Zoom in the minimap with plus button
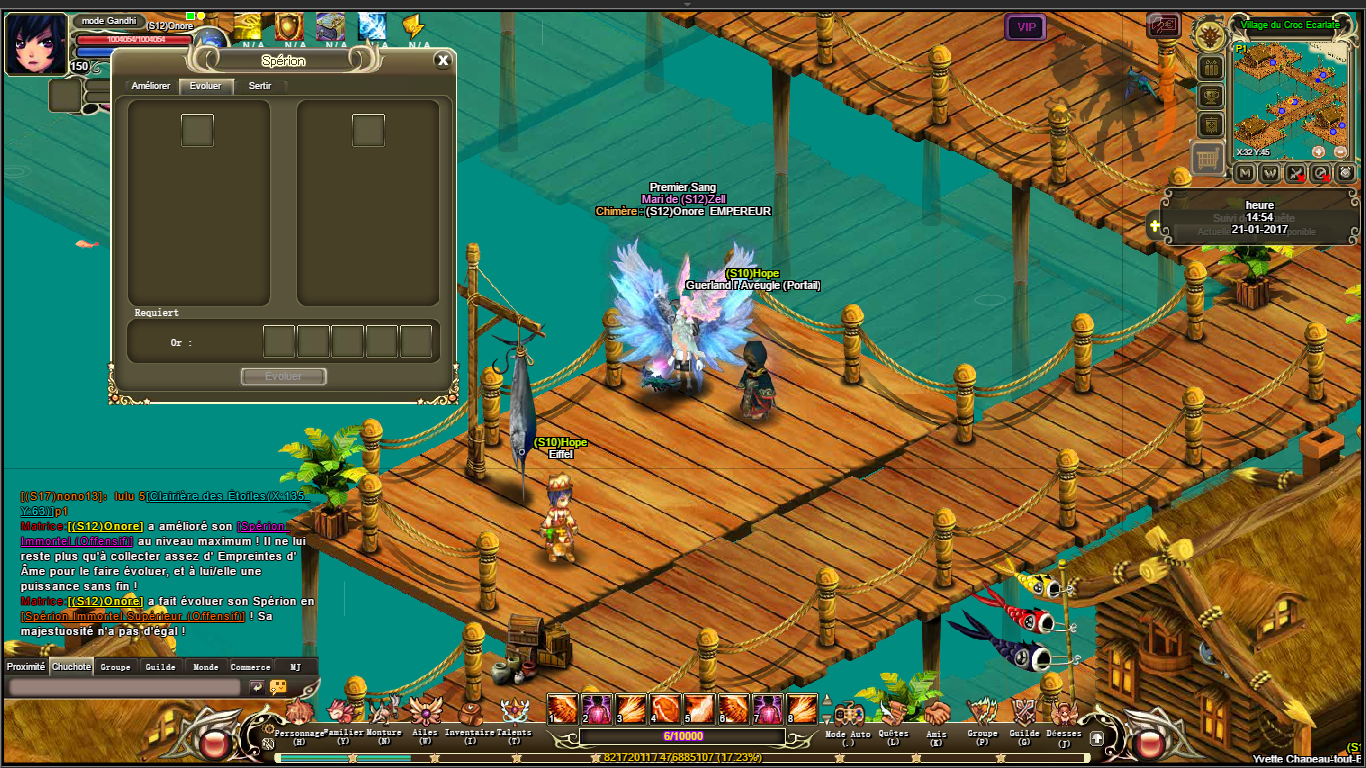 click(1318, 152)
